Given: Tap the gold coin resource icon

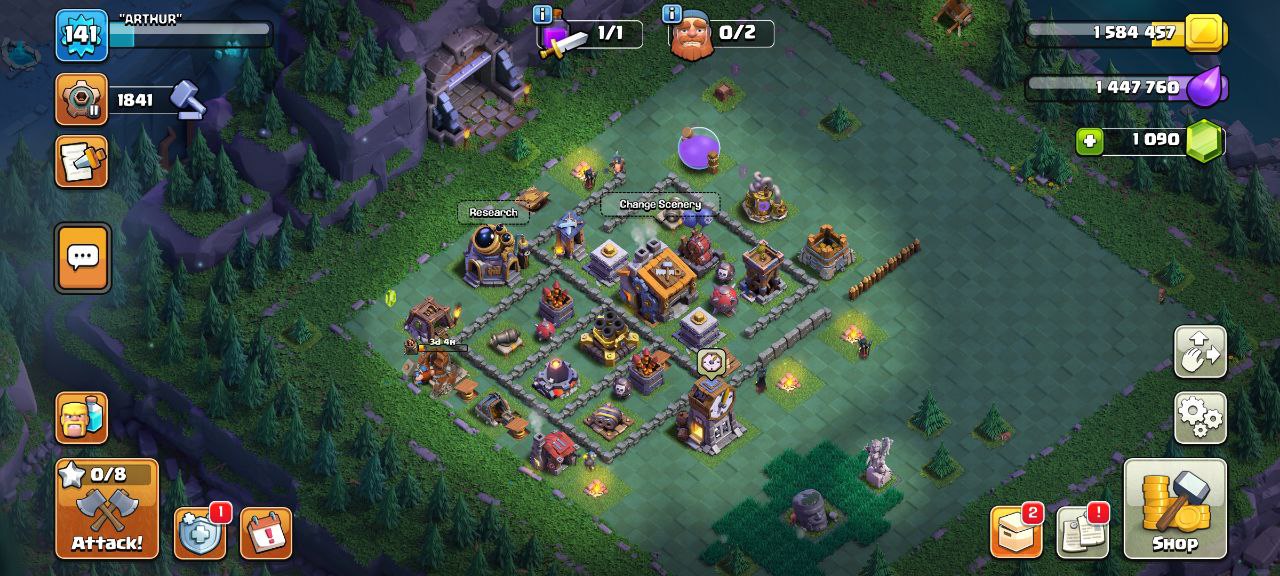Looking at the screenshot, I should coord(1204,34).
